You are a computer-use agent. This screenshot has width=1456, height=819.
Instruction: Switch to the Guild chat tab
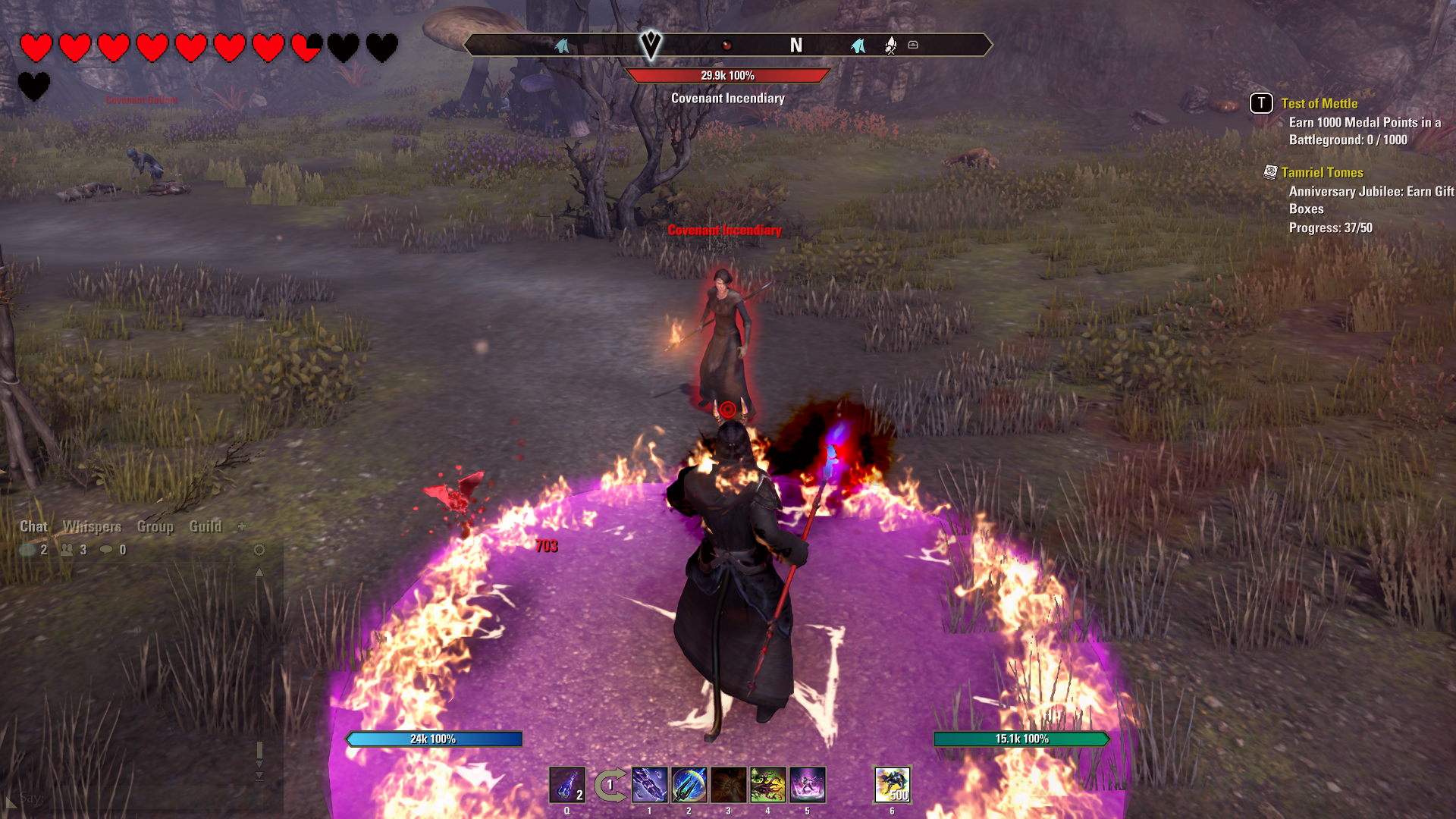click(x=206, y=526)
